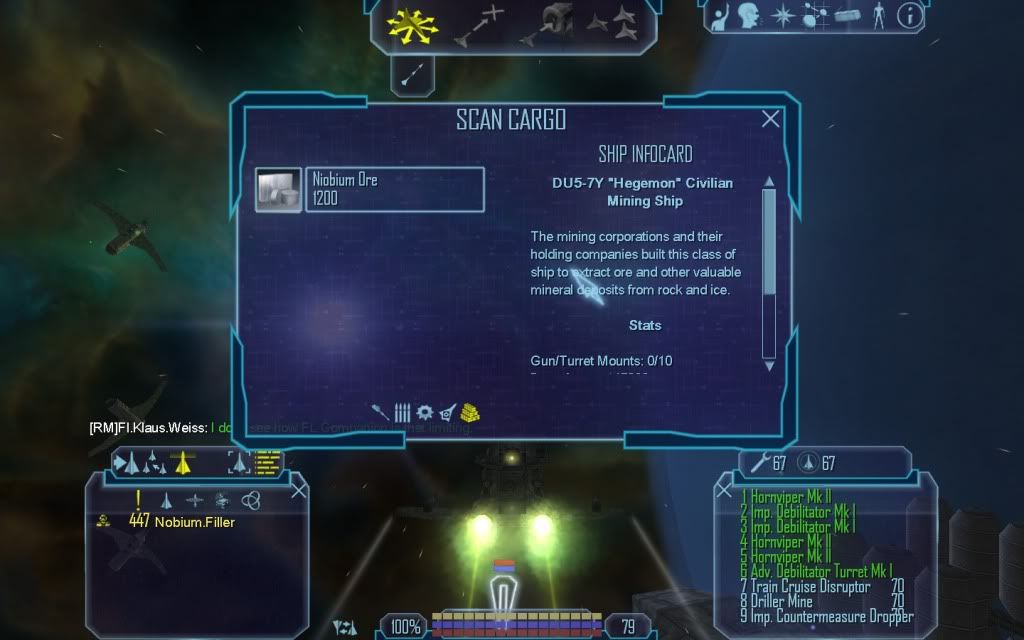The height and width of the screenshot is (640, 1024).
Task: Open the information 'i' icon
Action: pos(909,16)
